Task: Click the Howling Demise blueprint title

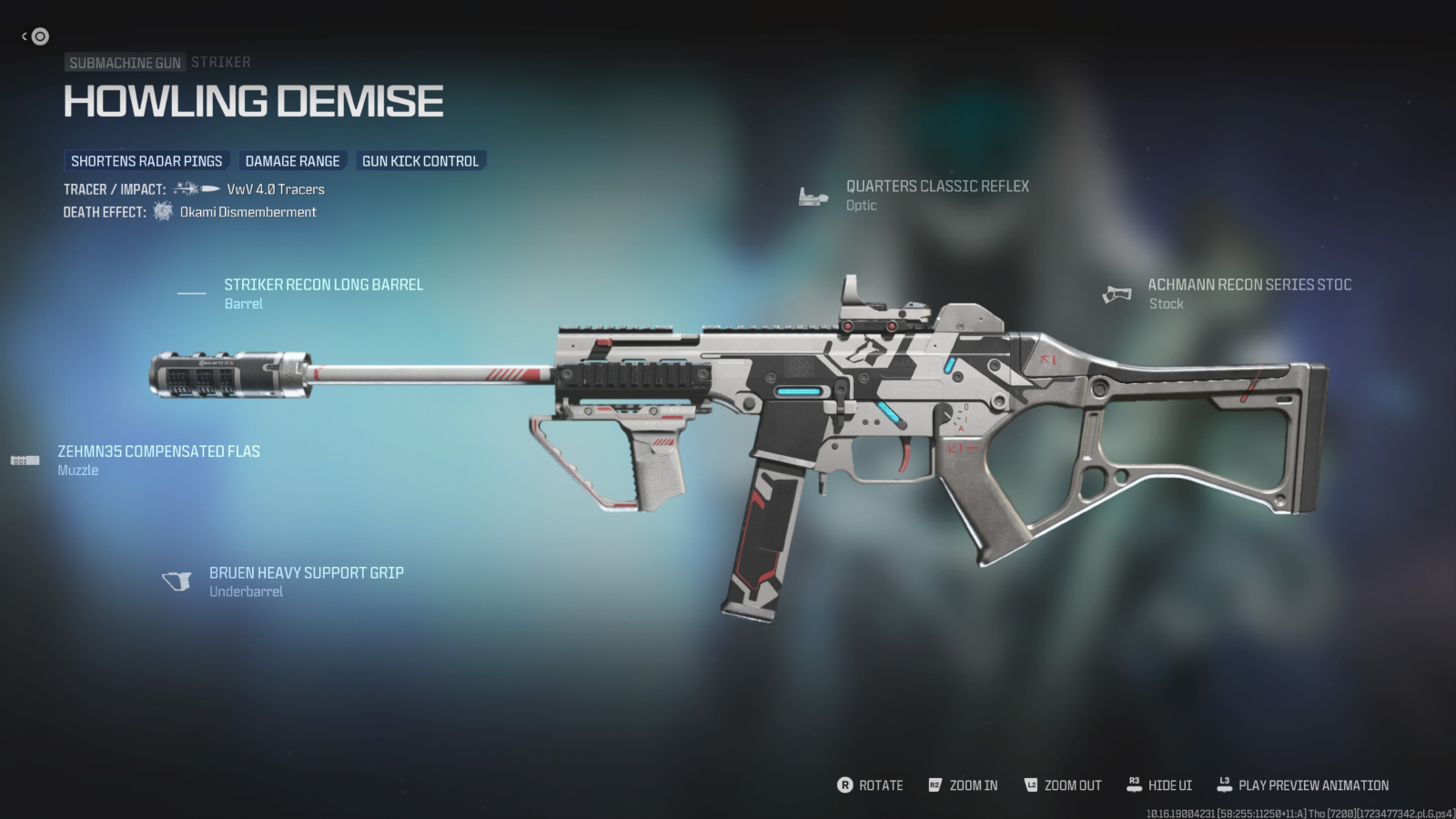Action: [252, 100]
